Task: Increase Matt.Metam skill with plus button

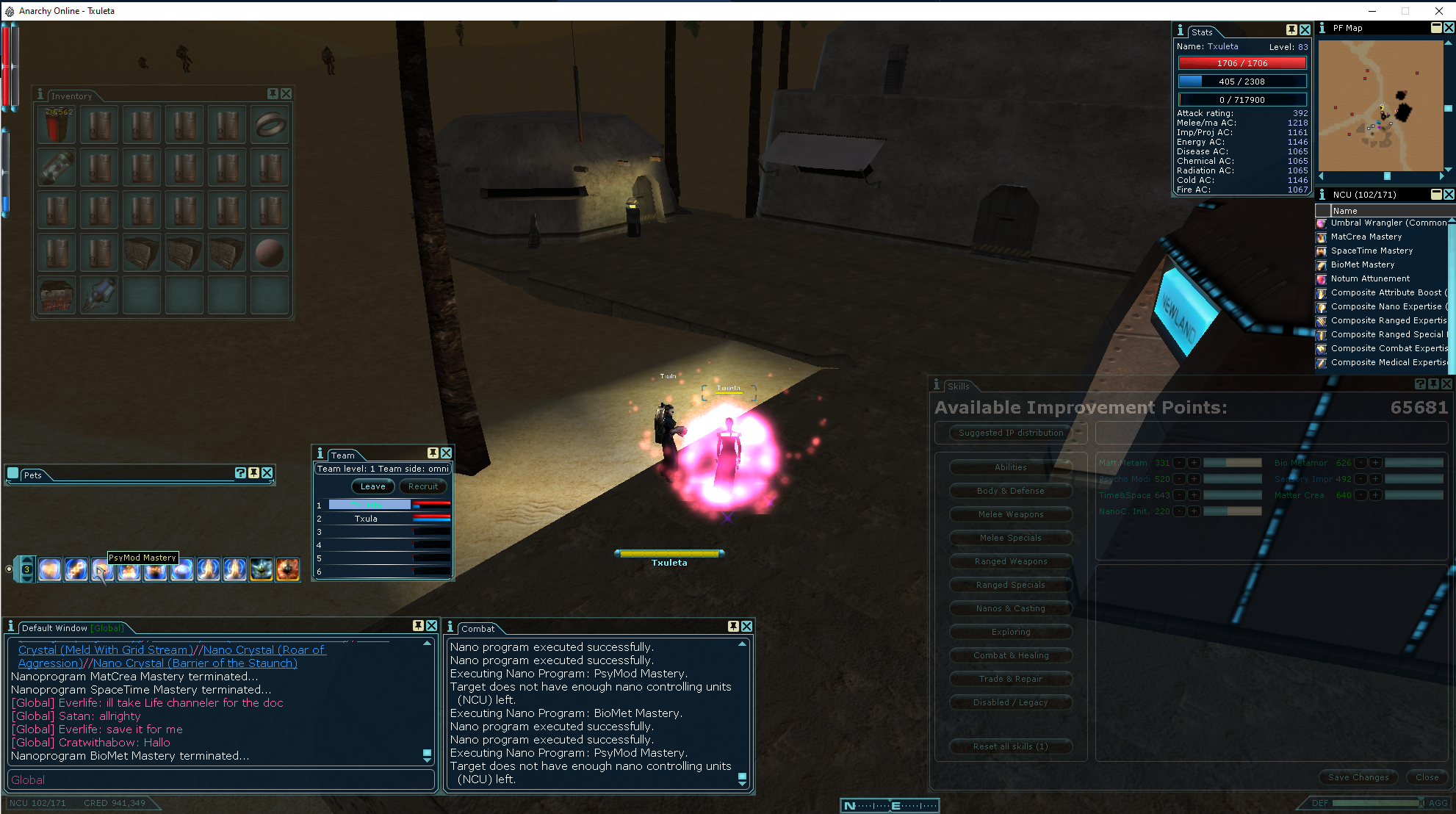Action: tap(1194, 463)
